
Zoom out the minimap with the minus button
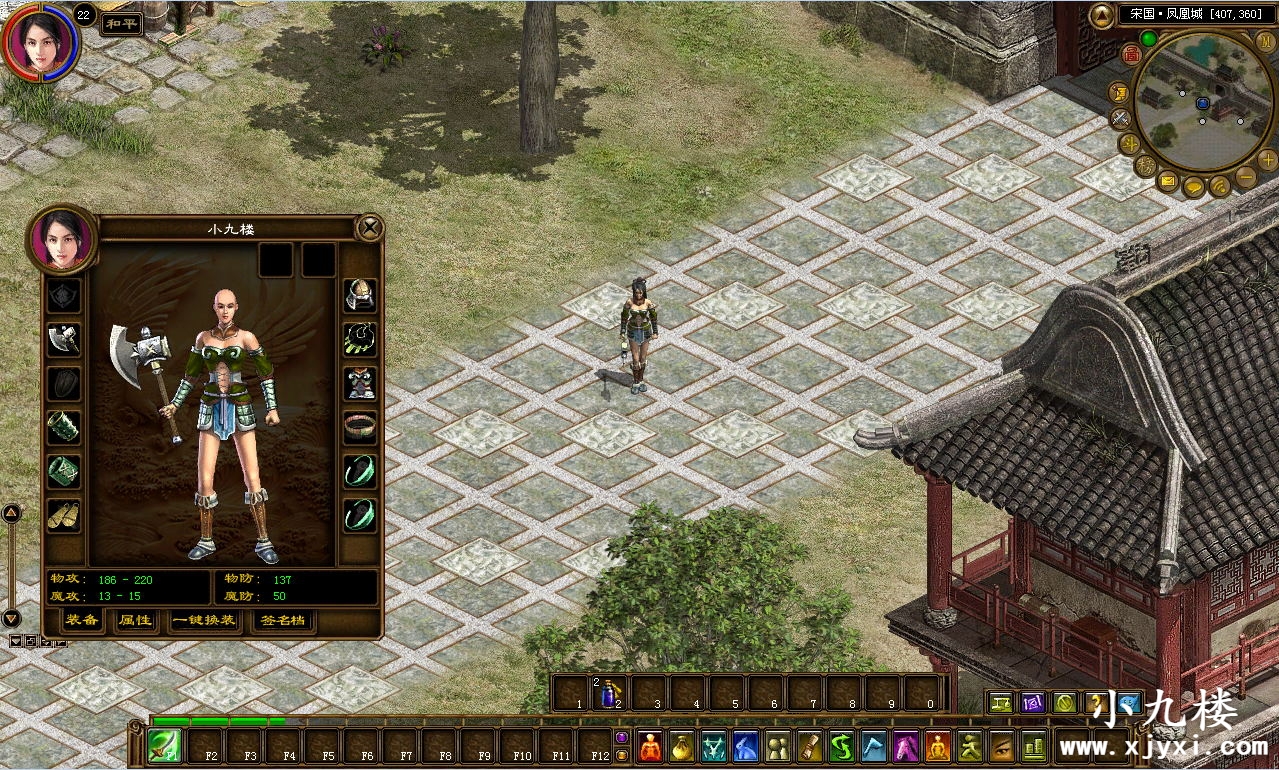click(x=1246, y=178)
